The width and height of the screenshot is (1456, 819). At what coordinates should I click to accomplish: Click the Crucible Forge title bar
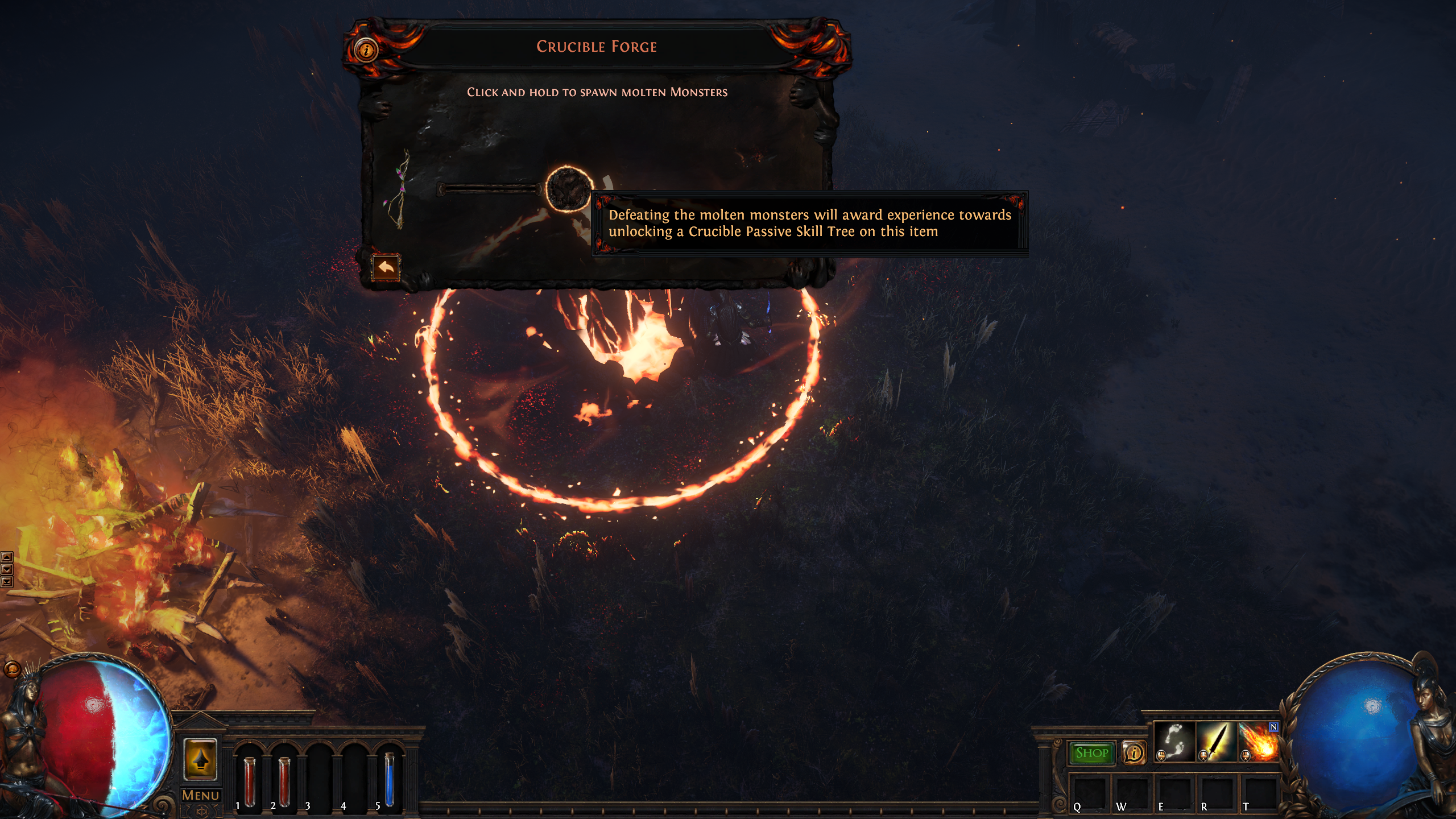(x=595, y=47)
